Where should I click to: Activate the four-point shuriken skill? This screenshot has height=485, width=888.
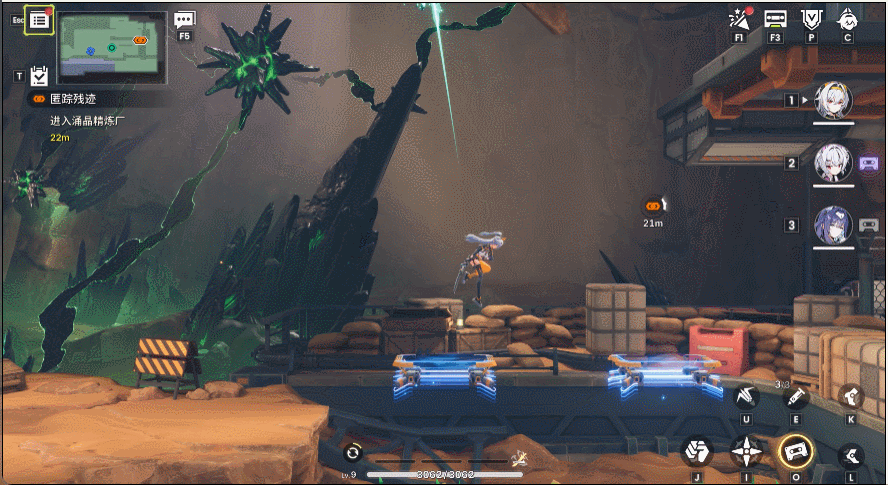pyautogui.click(x=745, y=452)
